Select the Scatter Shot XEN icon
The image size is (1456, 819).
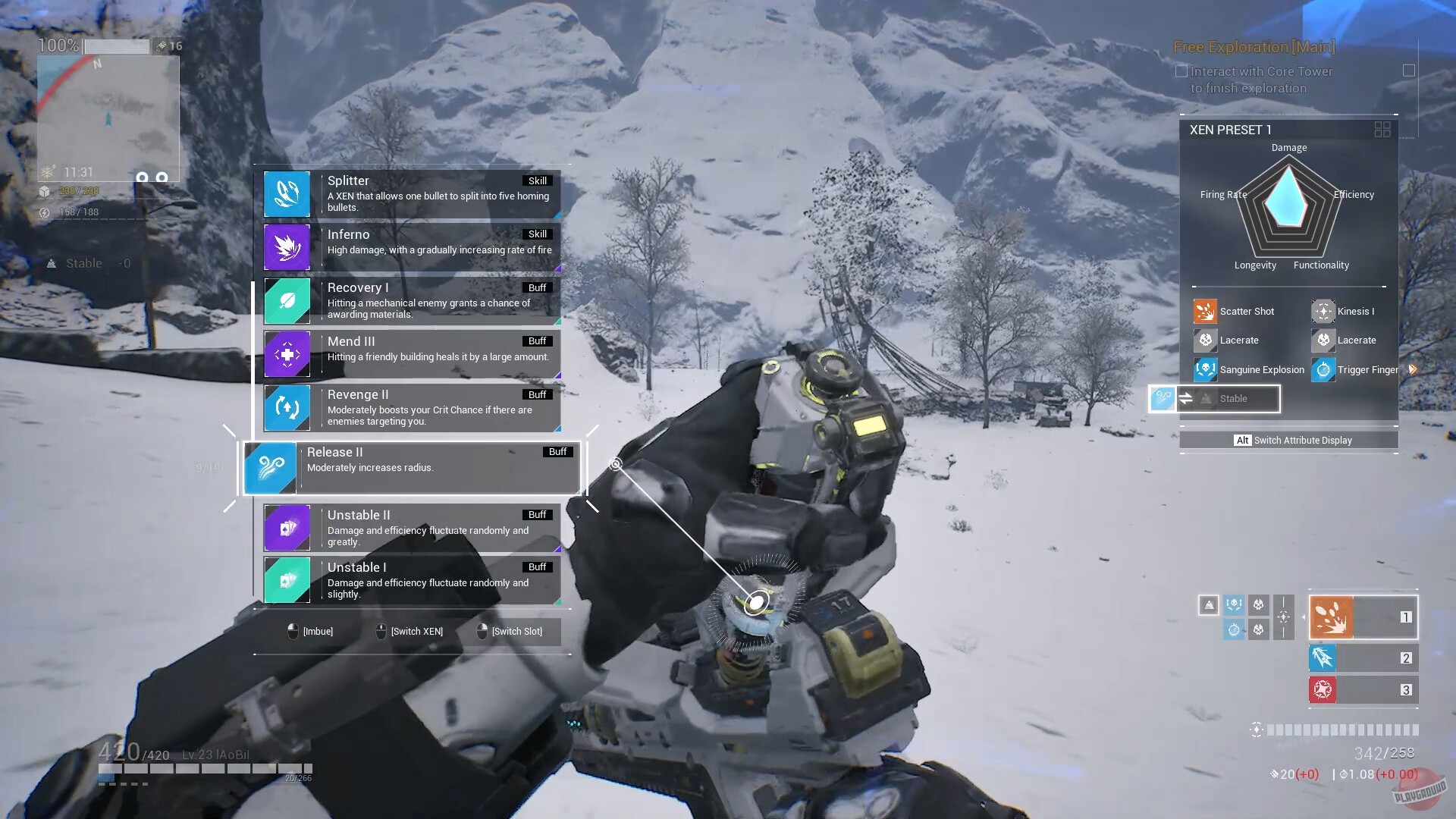[1205, 311]
